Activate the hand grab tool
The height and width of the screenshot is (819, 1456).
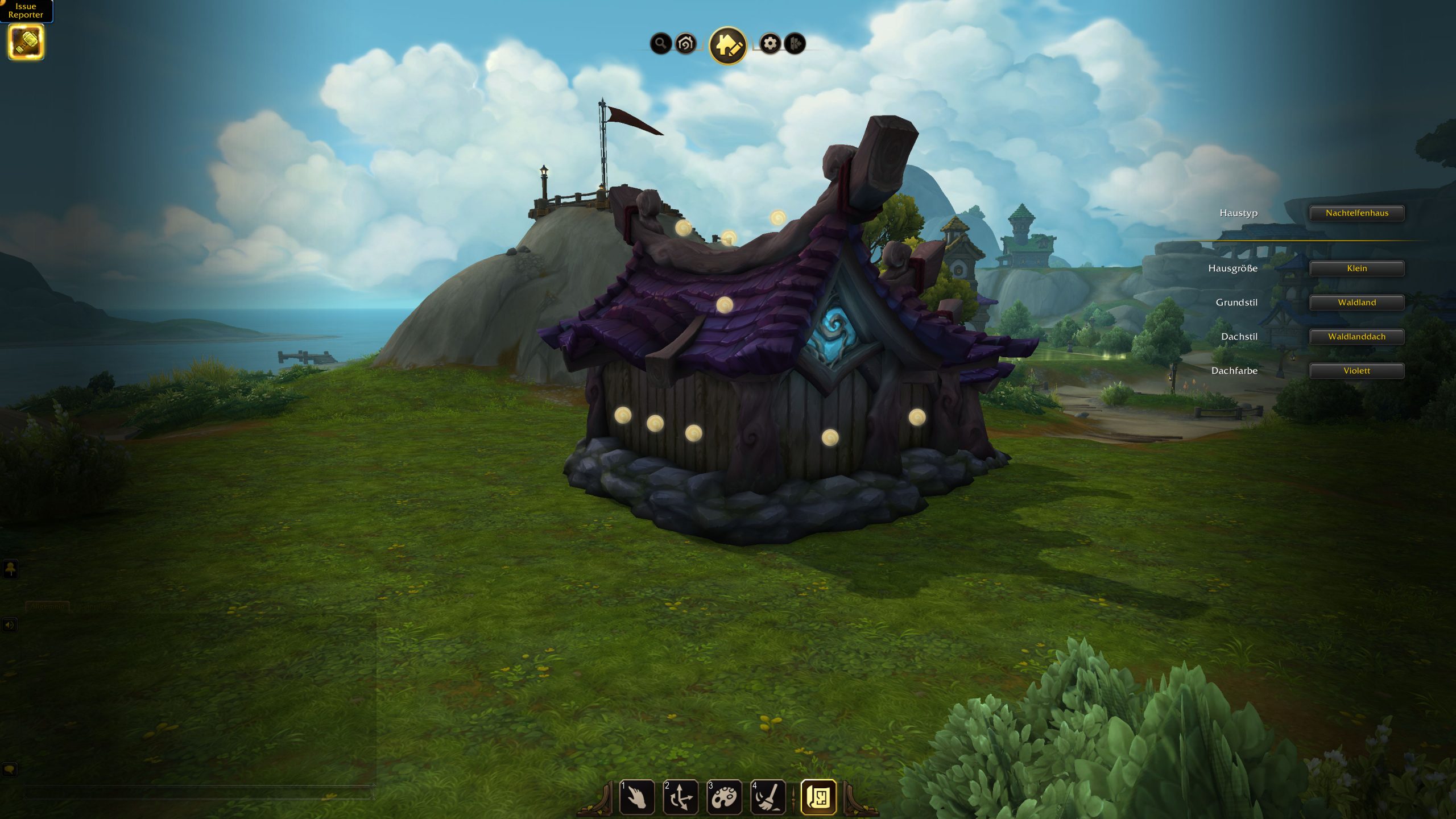pyautogui.click(x=636, y=797)
